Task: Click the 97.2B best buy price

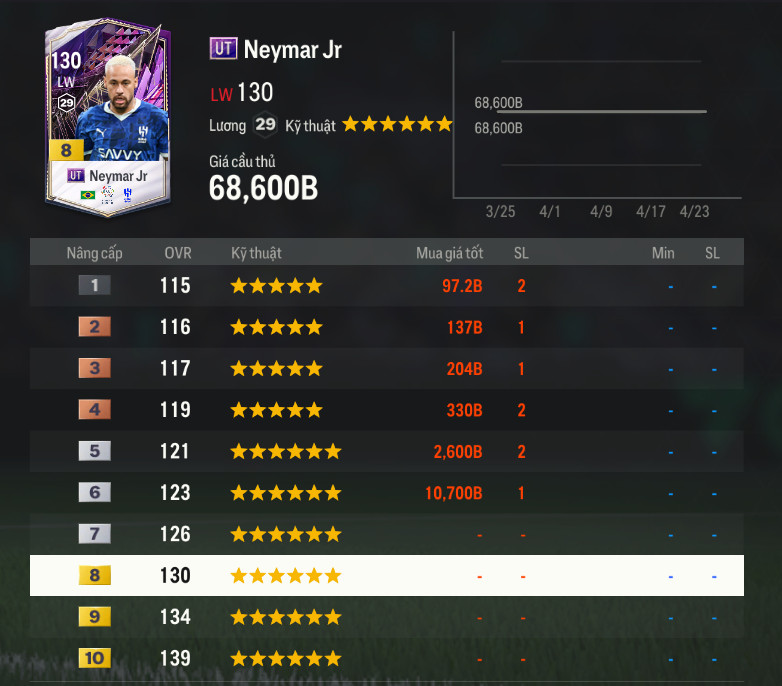Action: (462, 286)
